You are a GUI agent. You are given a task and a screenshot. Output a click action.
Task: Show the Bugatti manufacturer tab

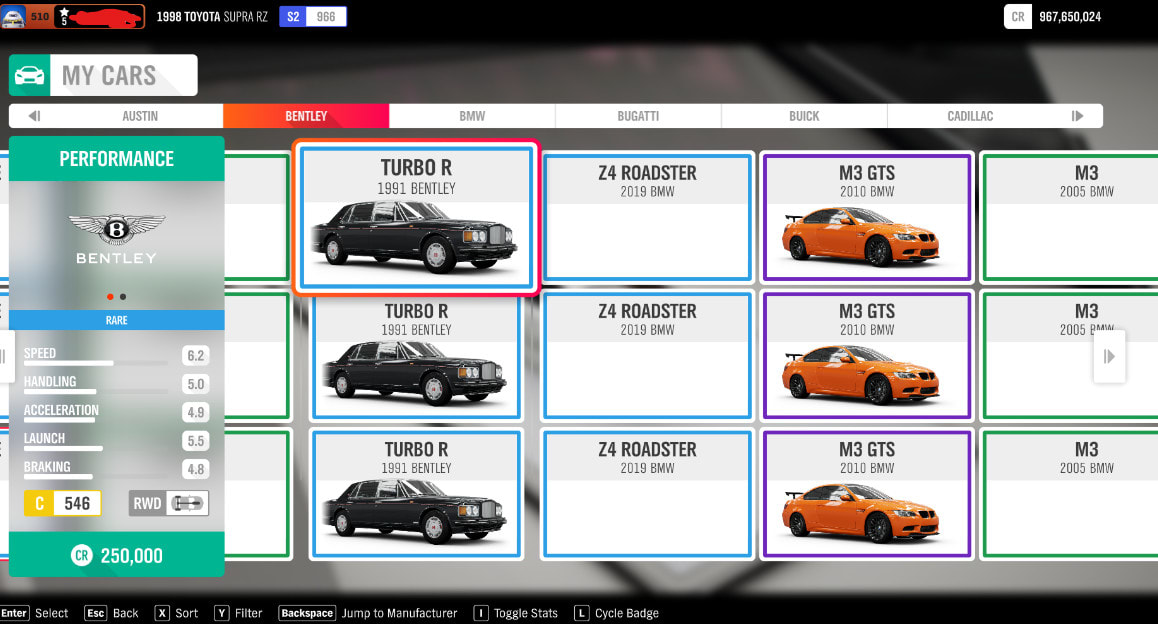click(638, 116)
